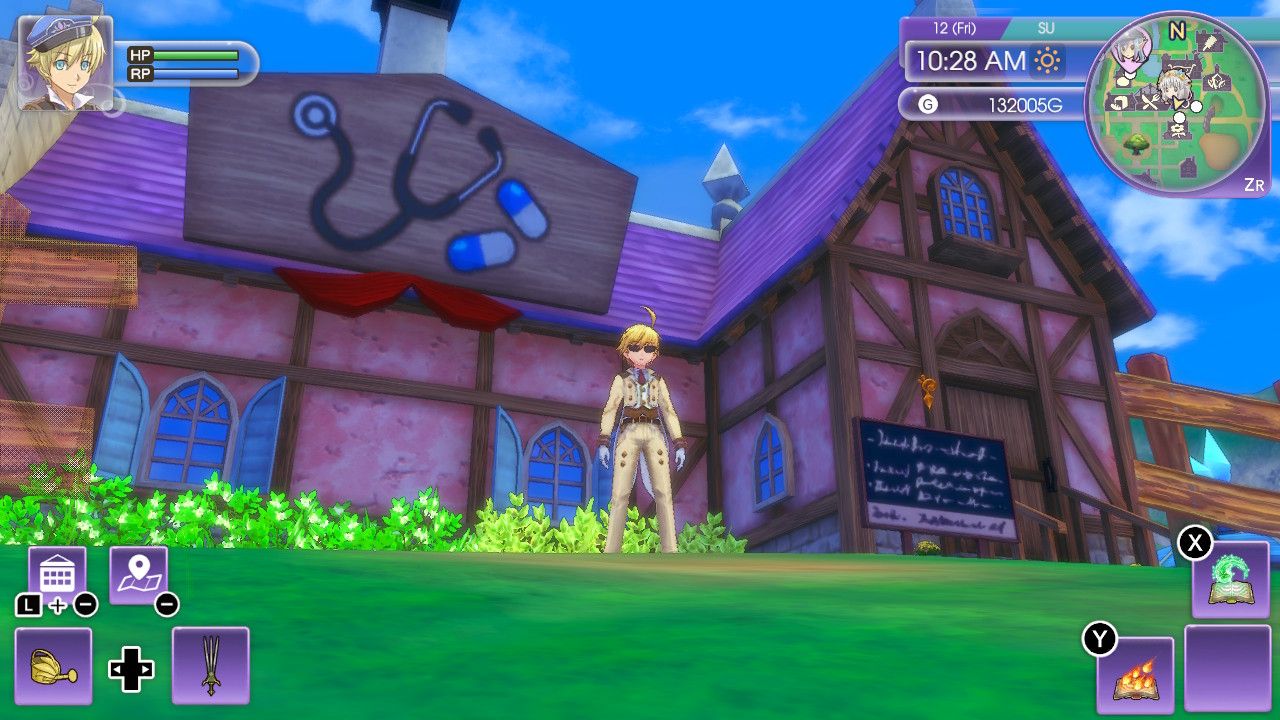Click the map pin location icon
This screenshot has width=1280, height=720.
(139, 570)
